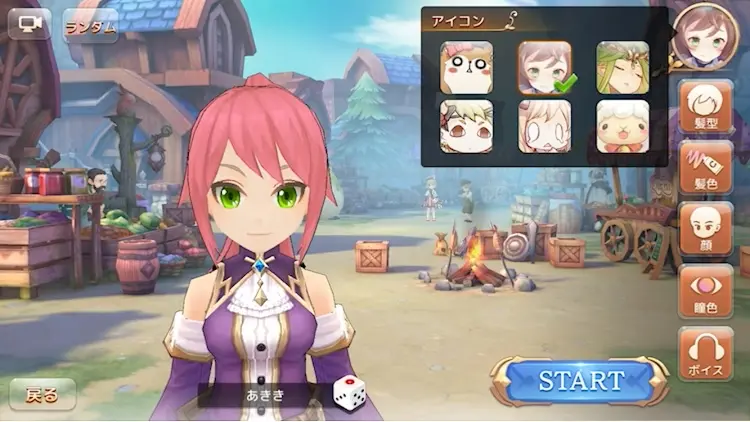Toggle the camera view button
The image size is (750, 422).
[29, 23]
